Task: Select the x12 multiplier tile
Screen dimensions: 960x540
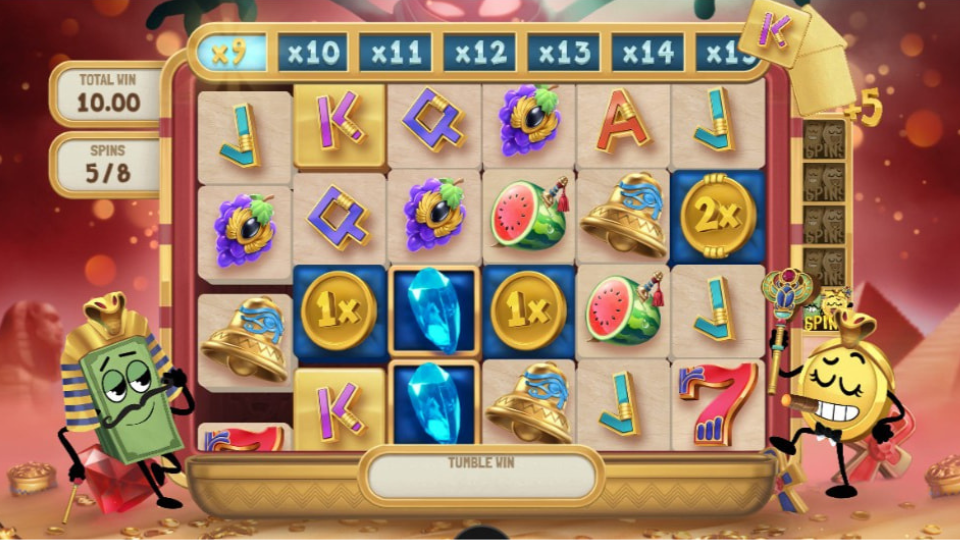Action: (x=480, y=52)
